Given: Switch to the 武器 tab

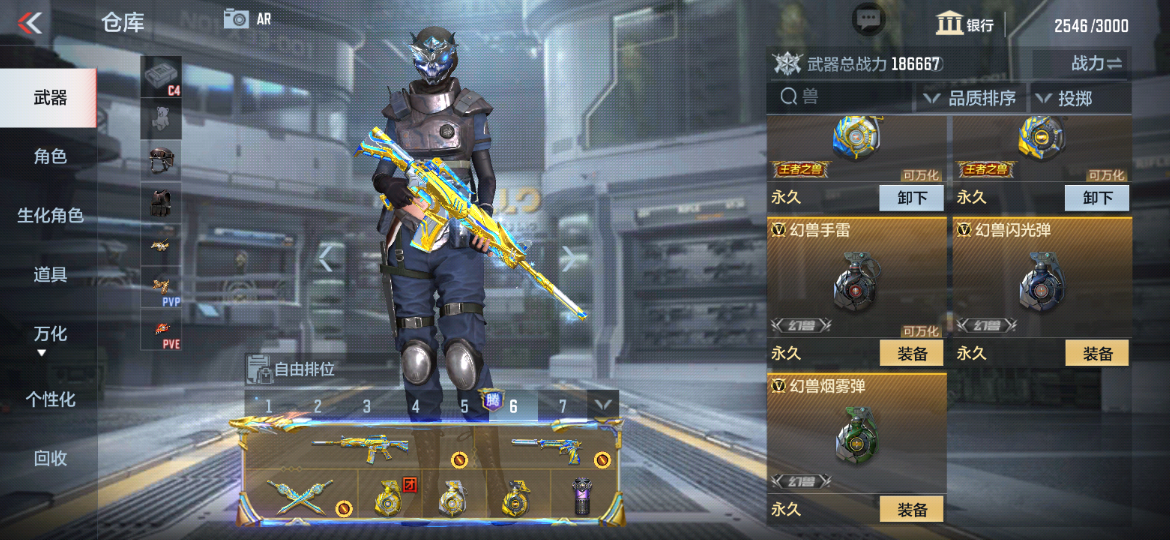Looking at the screenshot, I should (x=49, y=97).
